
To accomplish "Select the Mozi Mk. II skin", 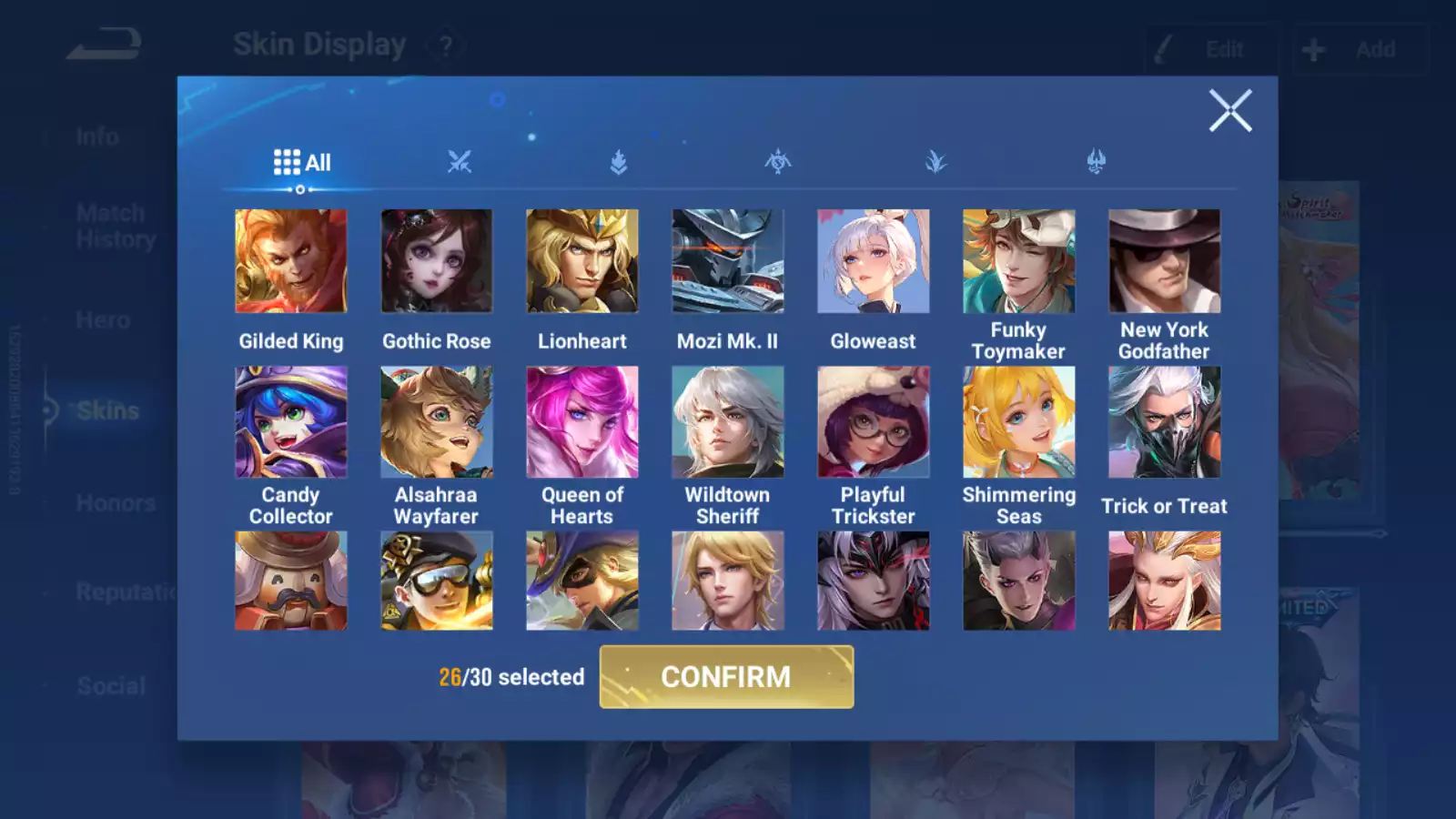I will click(x=728, y=261).
